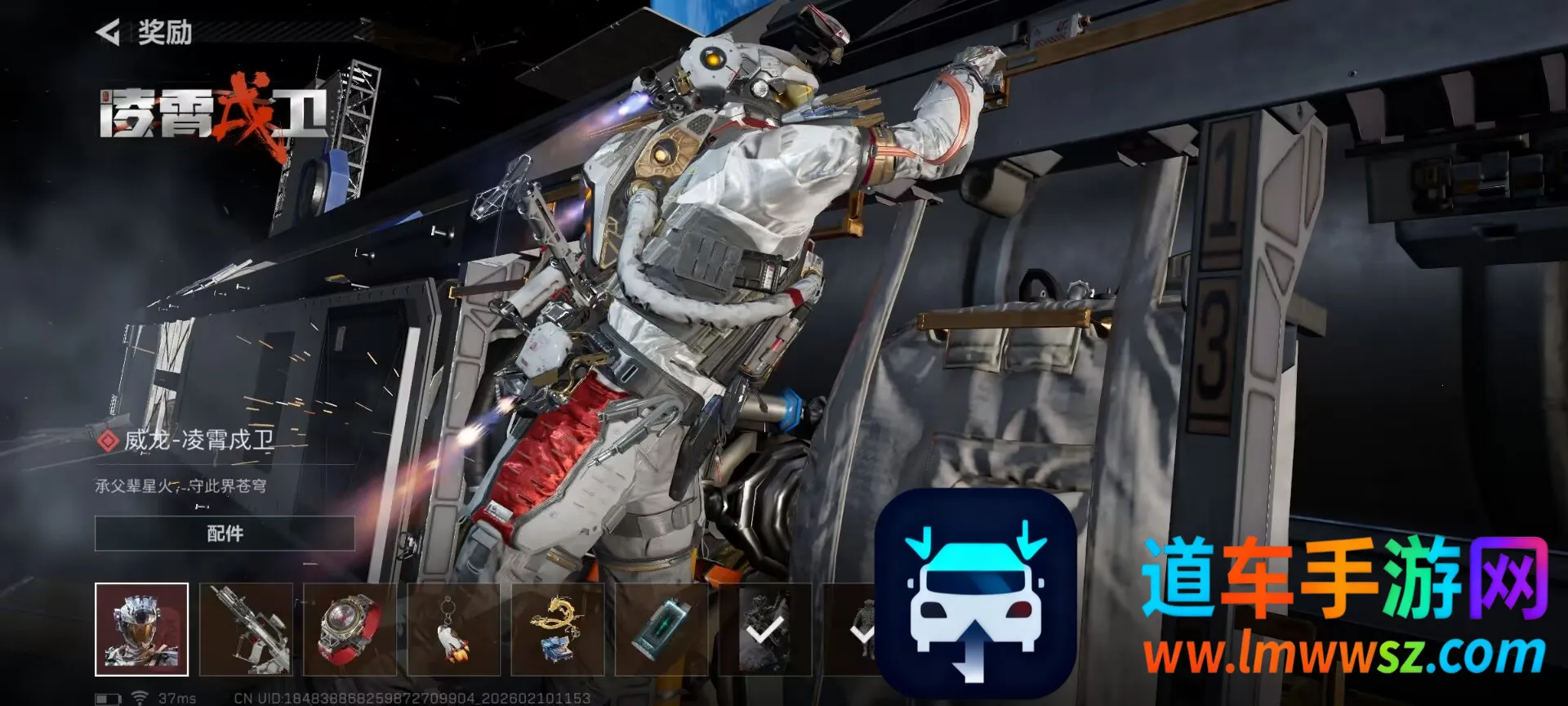This screenshot has width=1568, height=706.
Task: Pick the rocket keychain charm reward
Action: click(453, 629)
